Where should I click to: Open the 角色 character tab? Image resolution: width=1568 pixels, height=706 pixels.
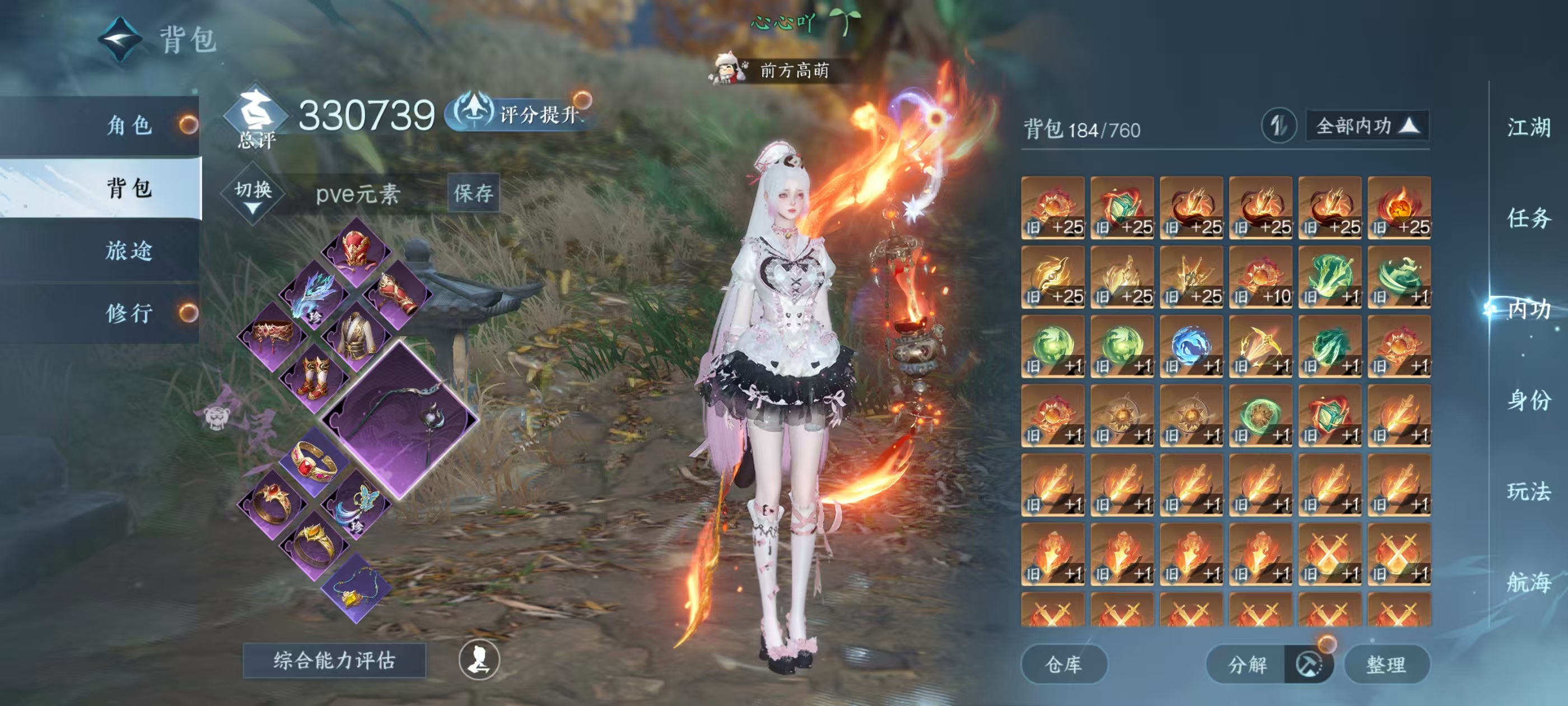point(128,126)
